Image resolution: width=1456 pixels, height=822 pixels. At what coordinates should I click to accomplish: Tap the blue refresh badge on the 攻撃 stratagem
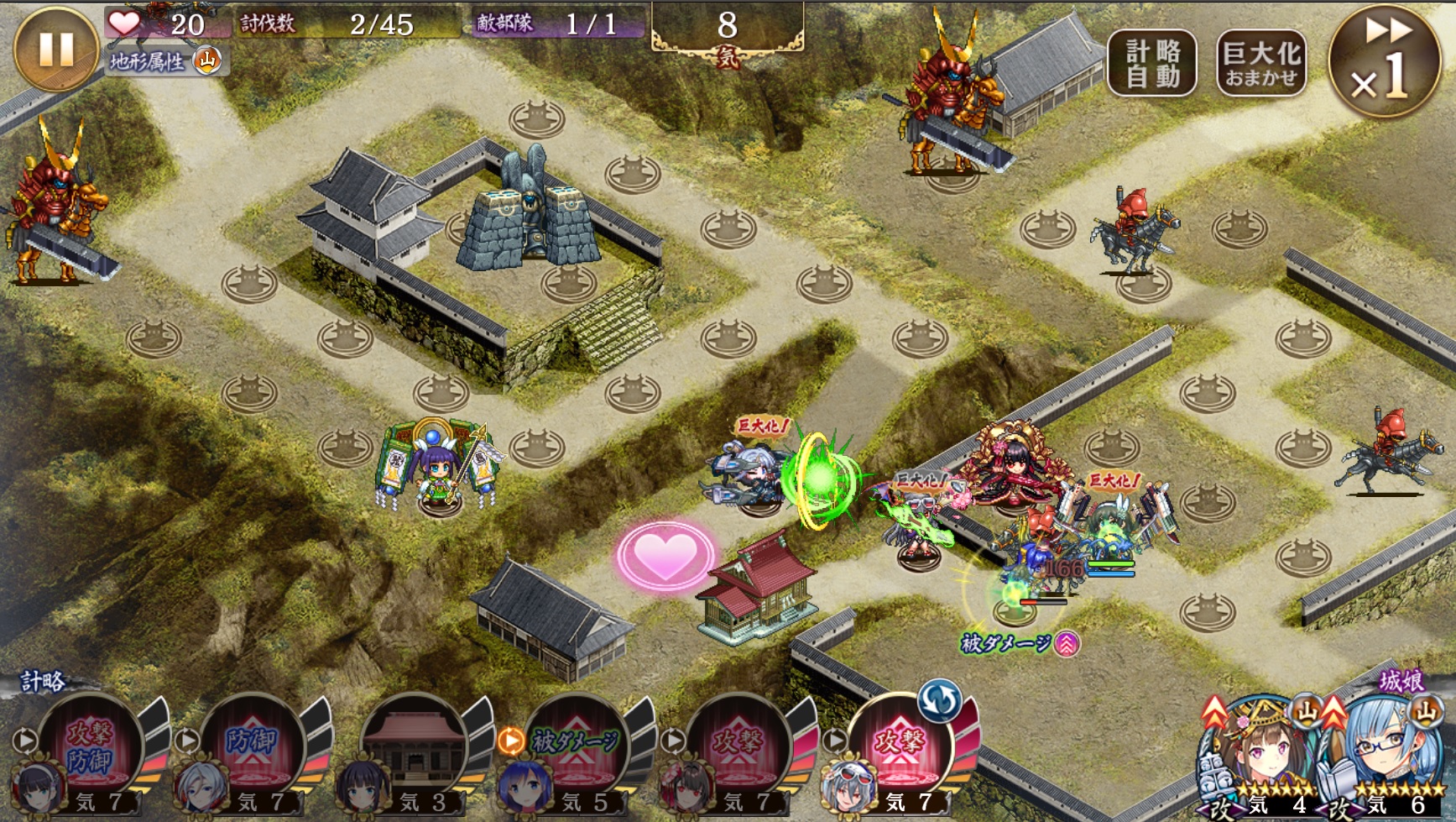click(x=939, y=699)
